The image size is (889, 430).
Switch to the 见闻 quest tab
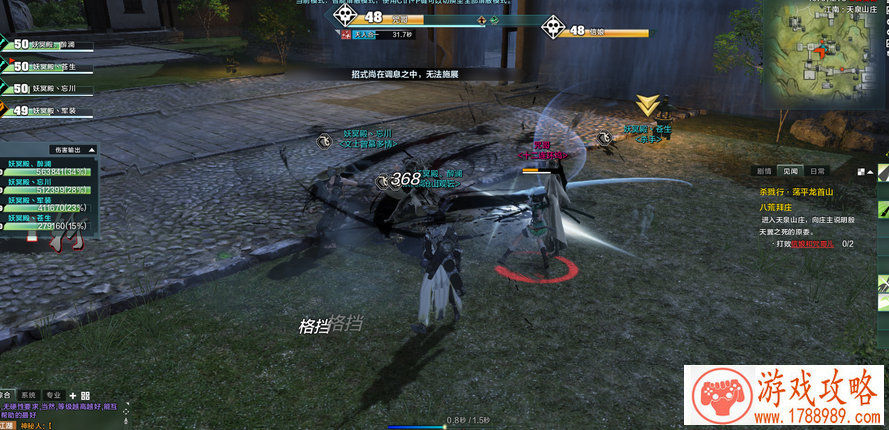pyautogui.click(x=791, y=171)
